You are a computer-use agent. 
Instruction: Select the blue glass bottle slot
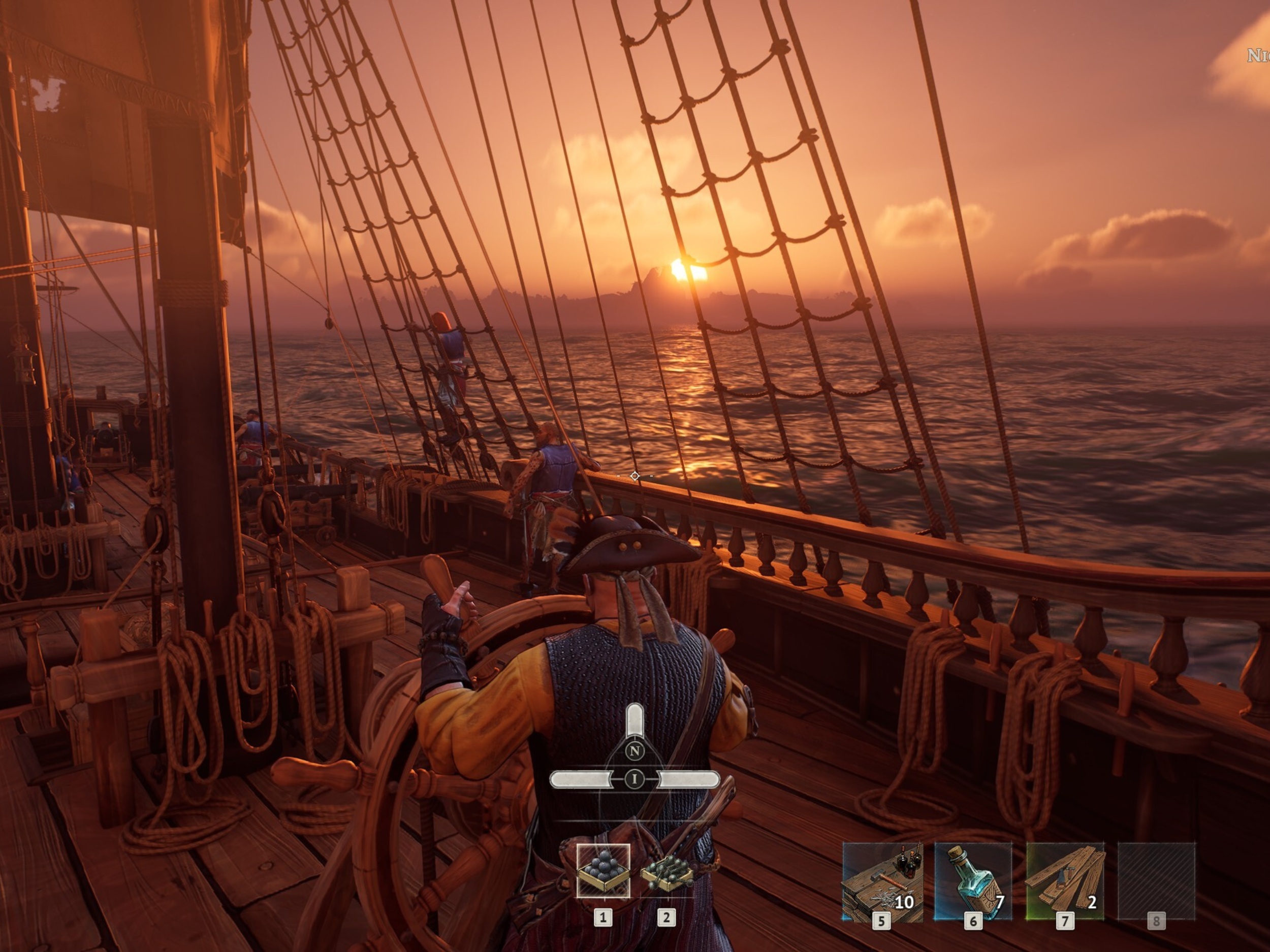tap(973, 881)
